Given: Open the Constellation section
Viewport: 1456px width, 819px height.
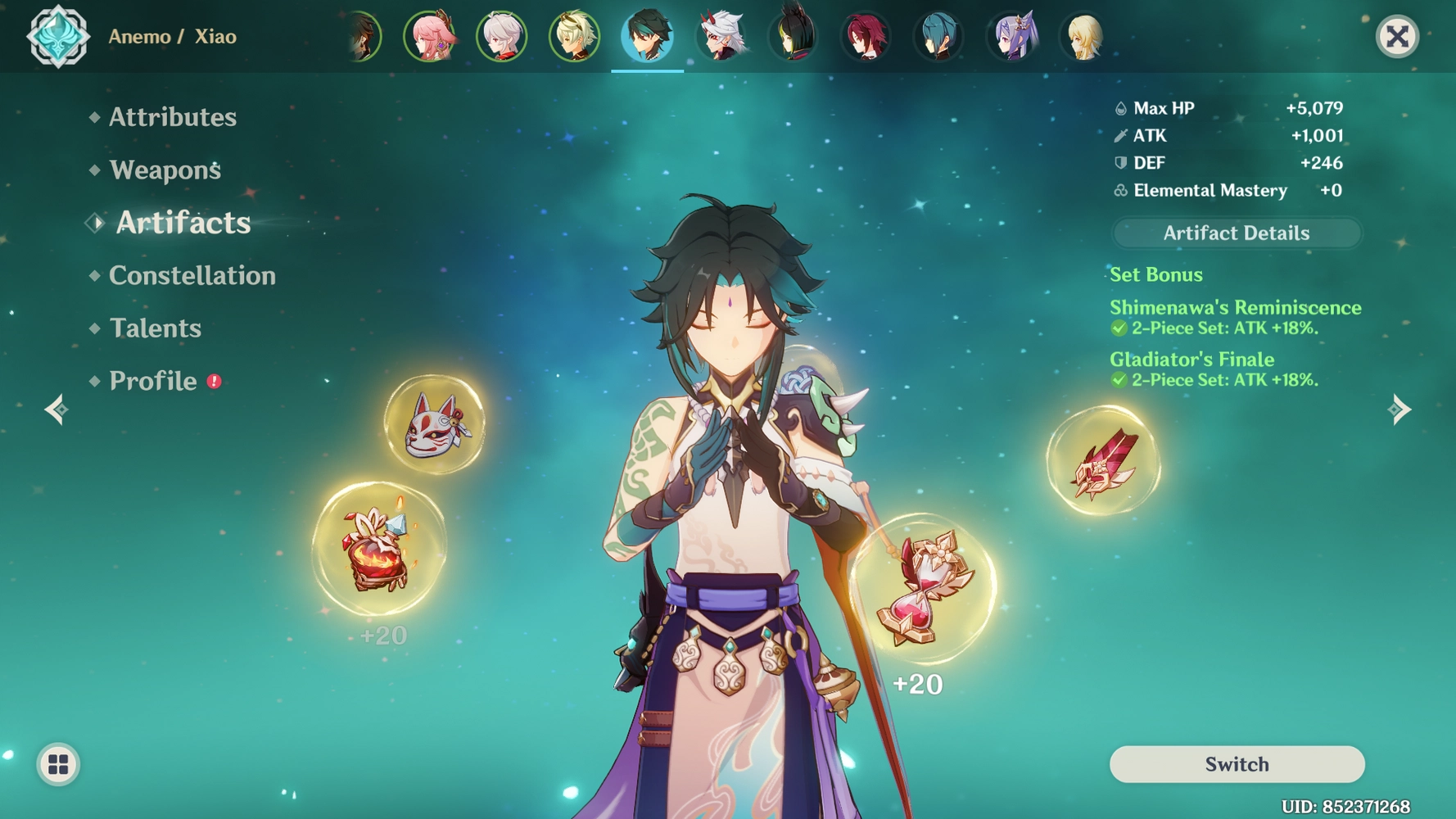Looking at the screenshot, I should click(192, 276).
